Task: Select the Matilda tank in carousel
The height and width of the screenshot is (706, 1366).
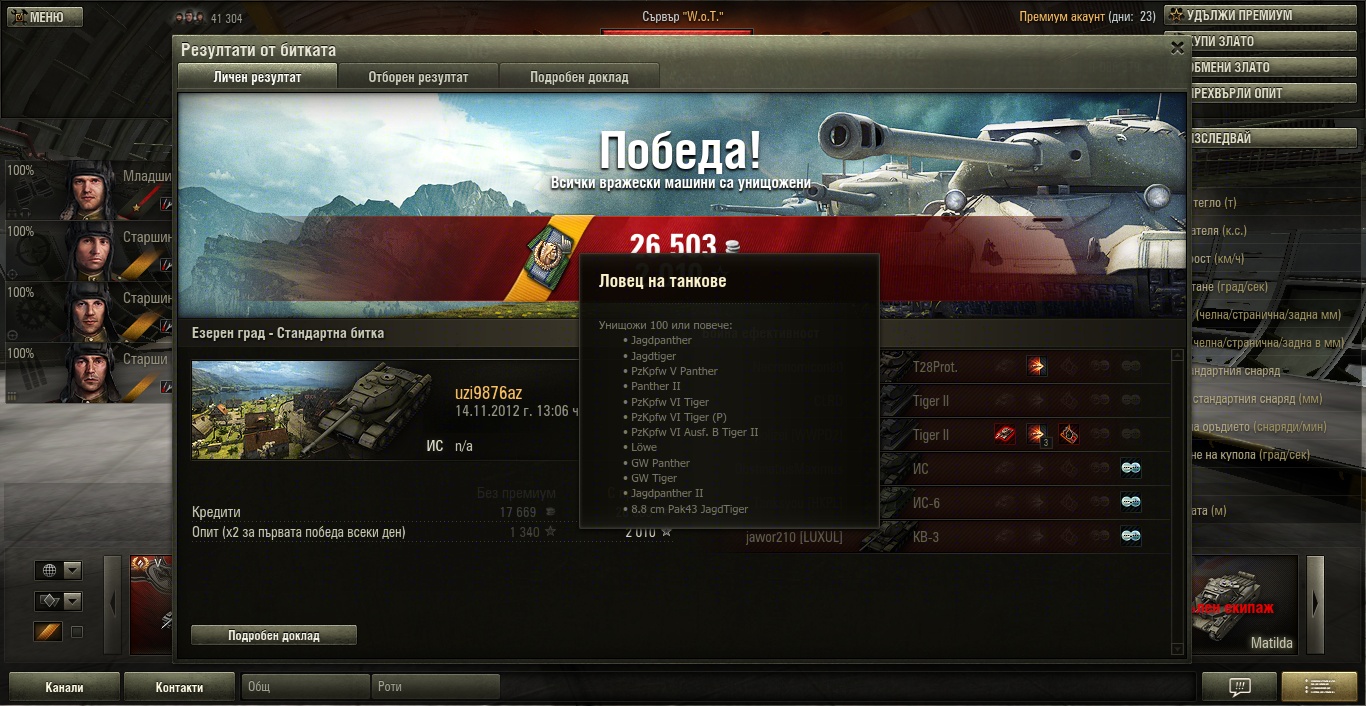Action: point(1244,605)
